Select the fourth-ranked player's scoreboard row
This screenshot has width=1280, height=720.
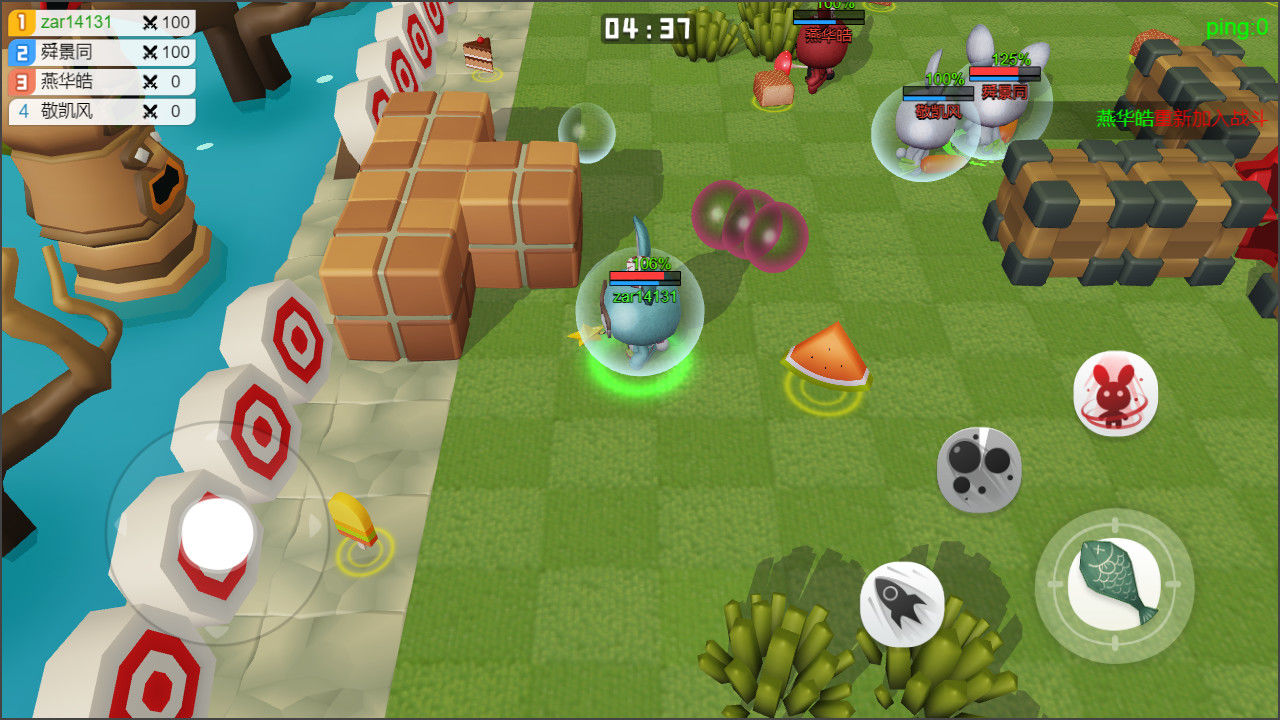(x=101, y=111)
